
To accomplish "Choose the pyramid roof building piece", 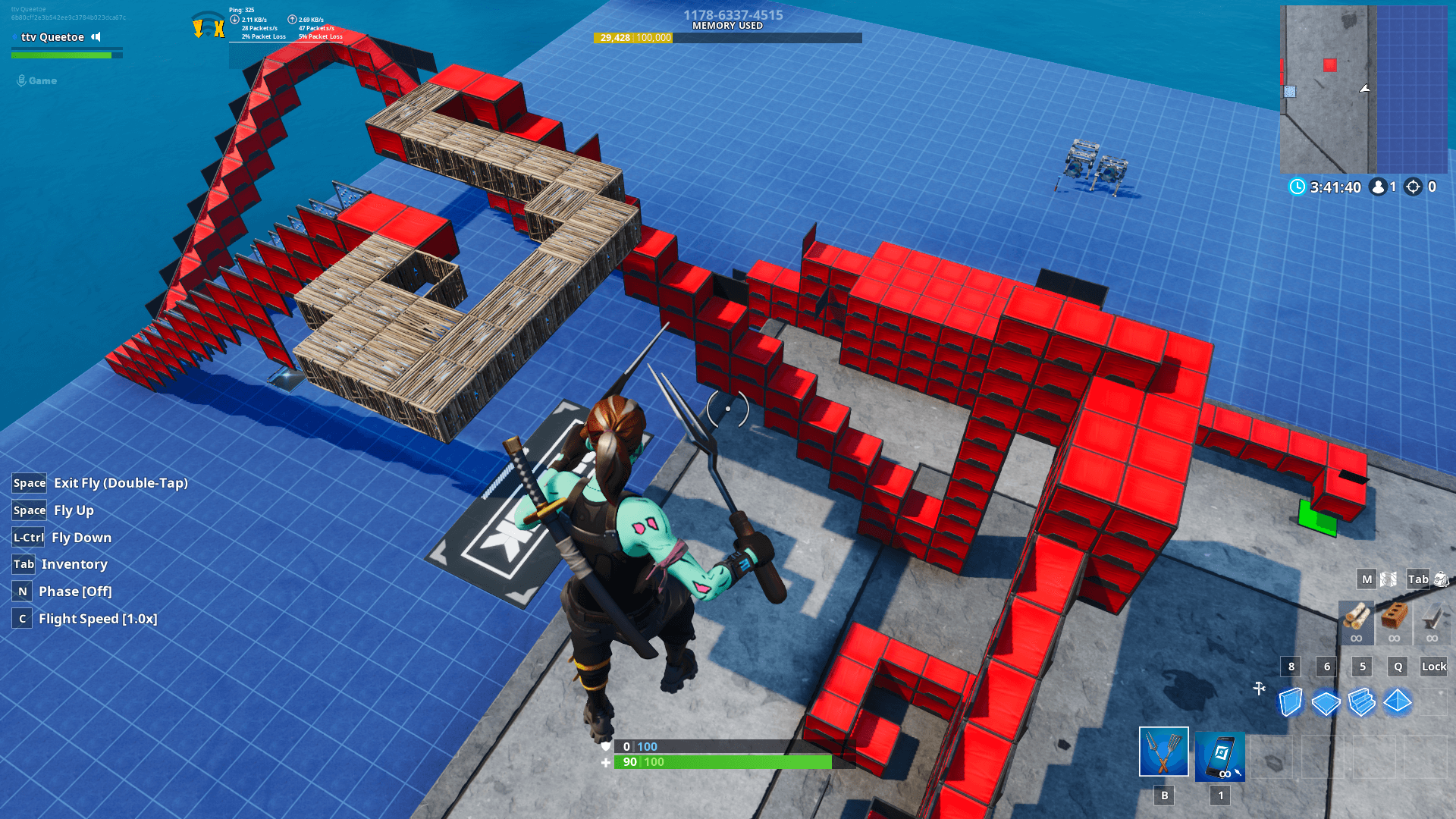I will point(1397,701).
